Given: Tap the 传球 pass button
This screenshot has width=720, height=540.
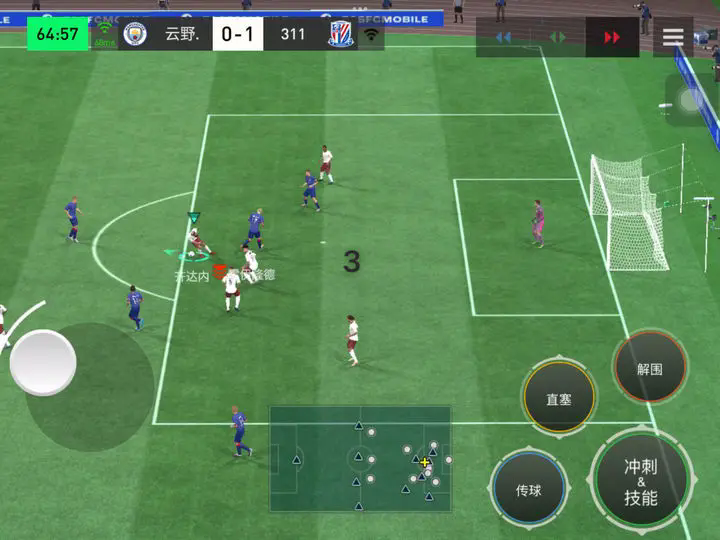Looking at the screenshot, I should [529, 490].
